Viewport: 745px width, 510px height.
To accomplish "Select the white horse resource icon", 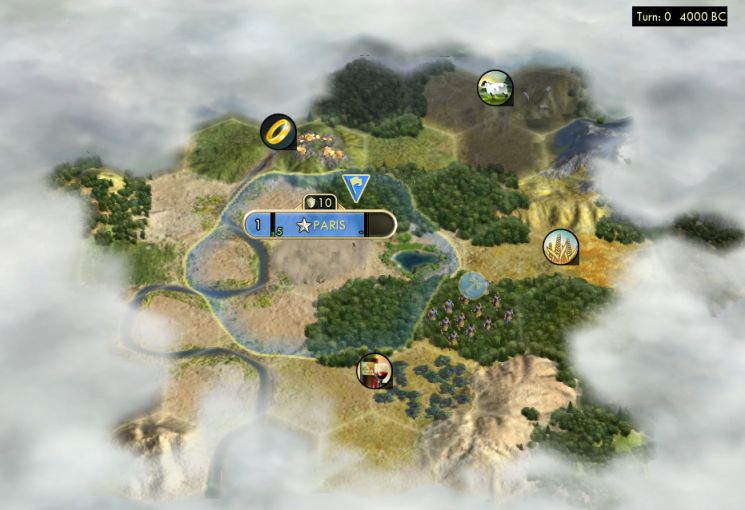I will click(x=495, y=88).
